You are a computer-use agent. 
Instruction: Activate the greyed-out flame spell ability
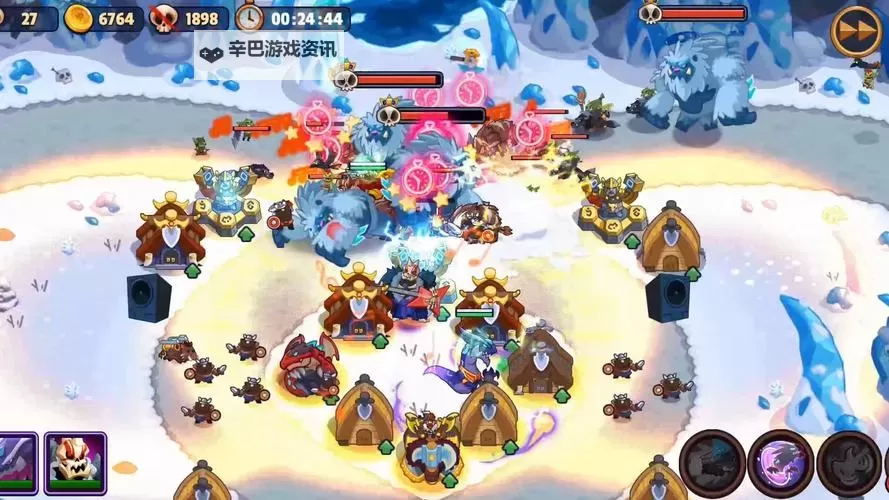pyautogui.click(x=849, y=464)
